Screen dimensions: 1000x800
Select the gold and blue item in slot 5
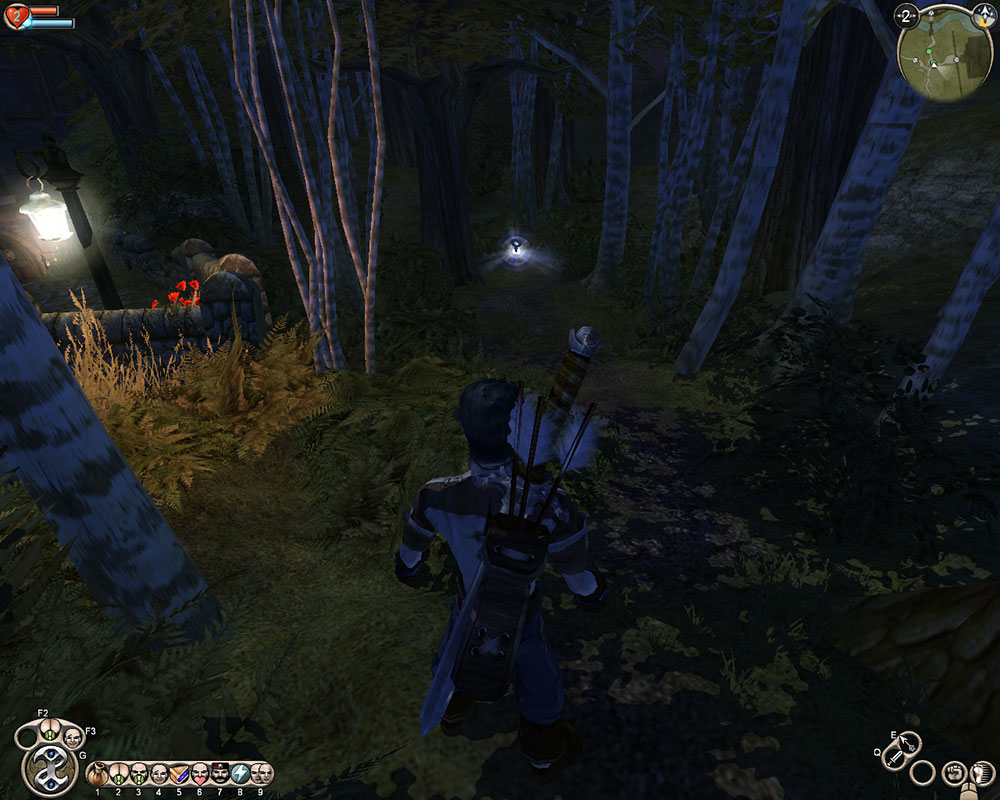[179, 773]
